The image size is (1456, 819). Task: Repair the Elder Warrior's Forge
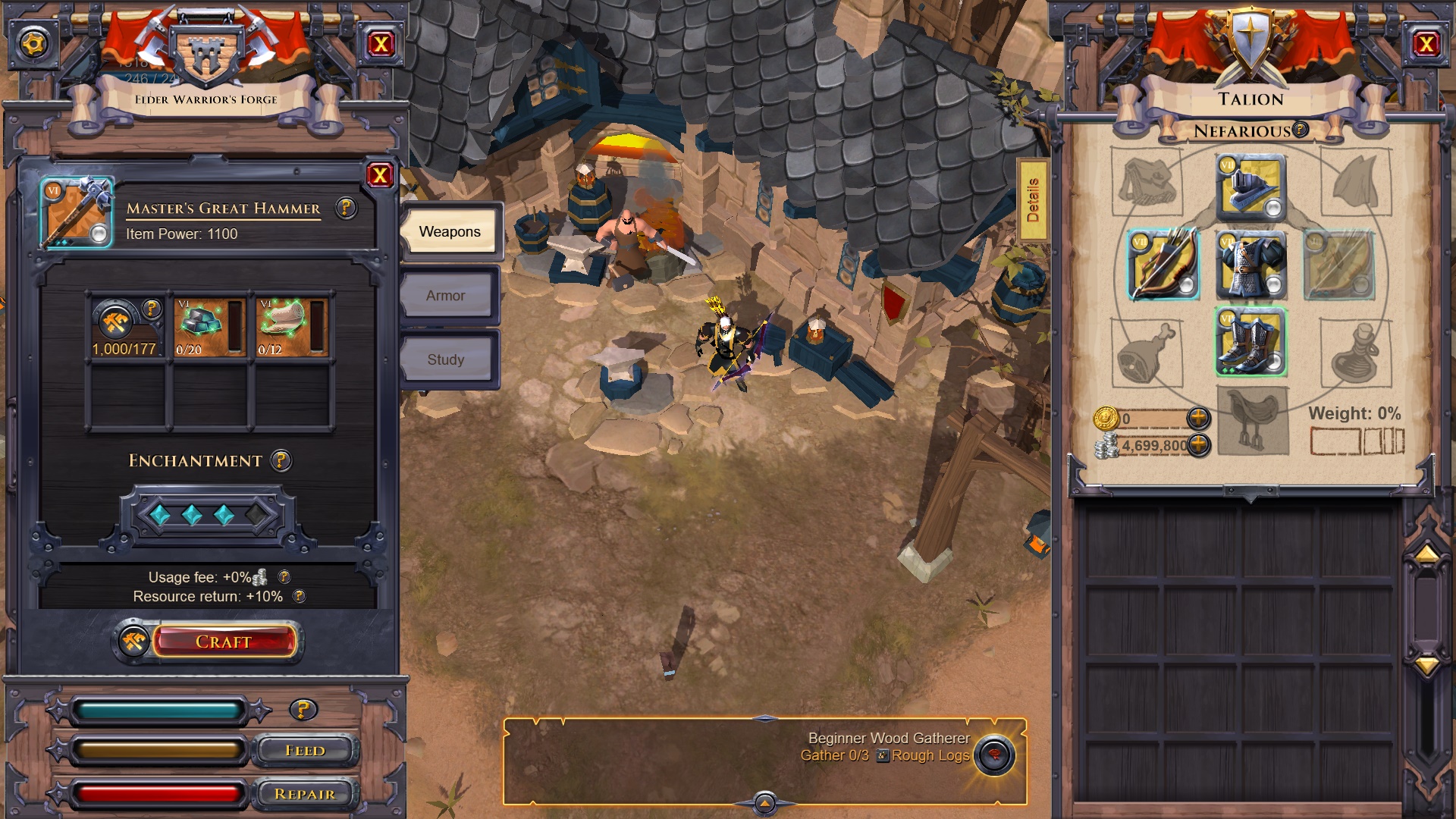point(305,794)
